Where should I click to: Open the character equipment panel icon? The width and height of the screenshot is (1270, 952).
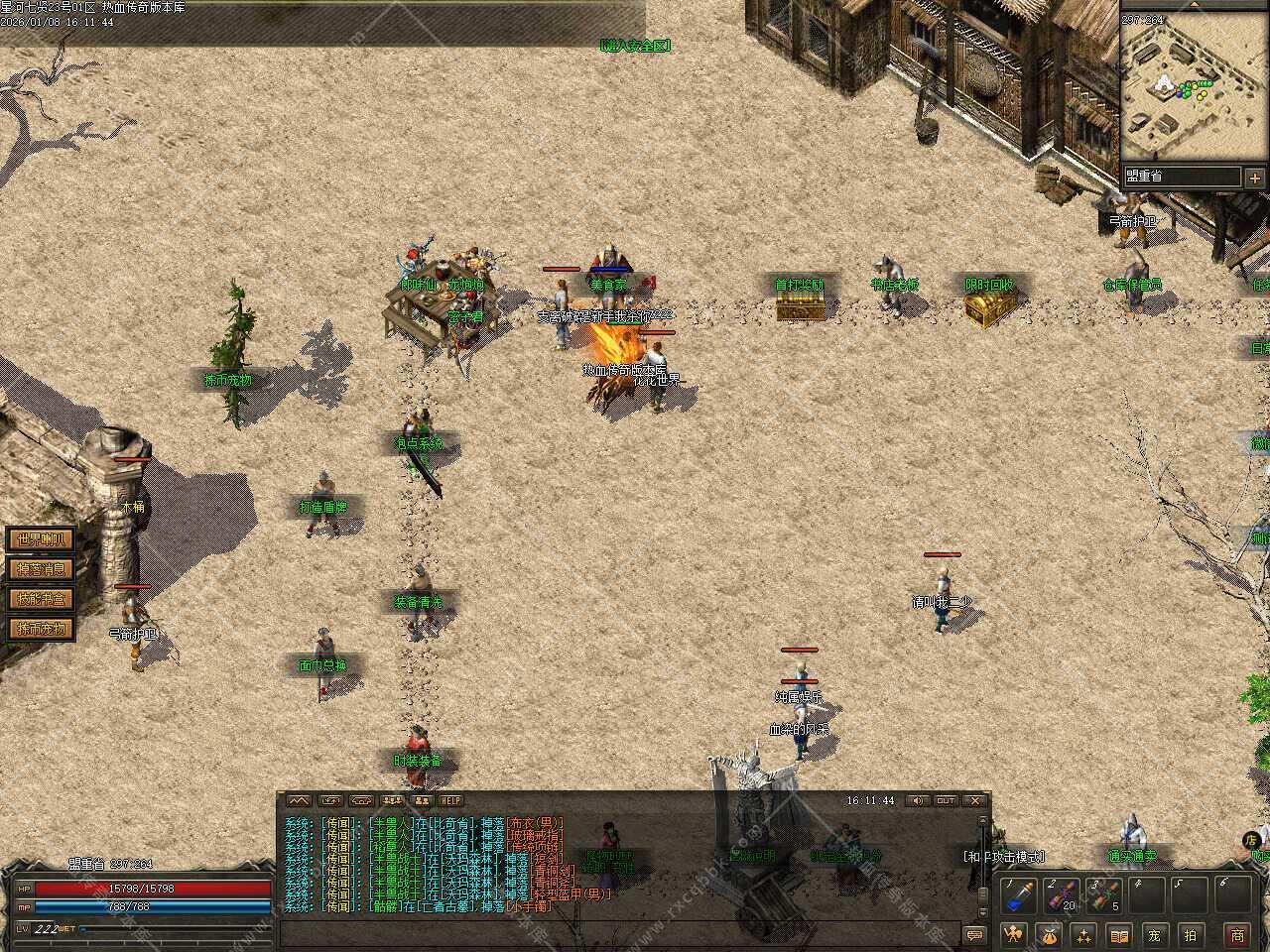coord(1014,934)
